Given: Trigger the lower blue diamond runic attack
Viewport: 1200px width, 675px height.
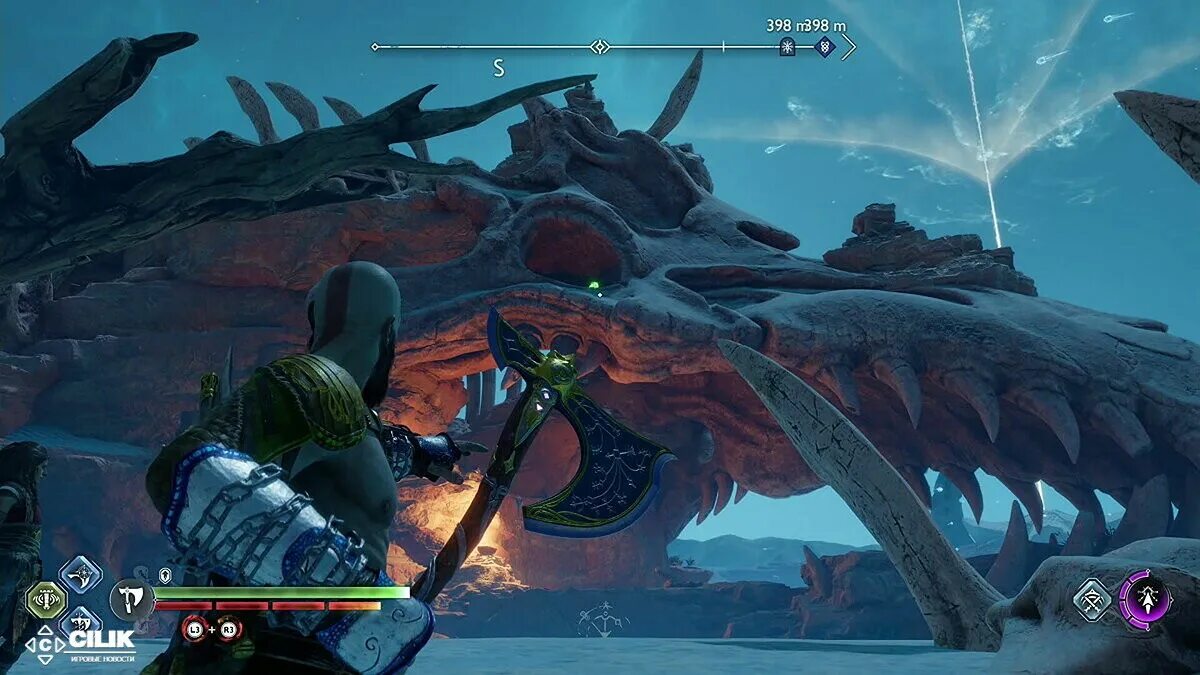Looking at the screenshot, I should (x=80, y=625).
